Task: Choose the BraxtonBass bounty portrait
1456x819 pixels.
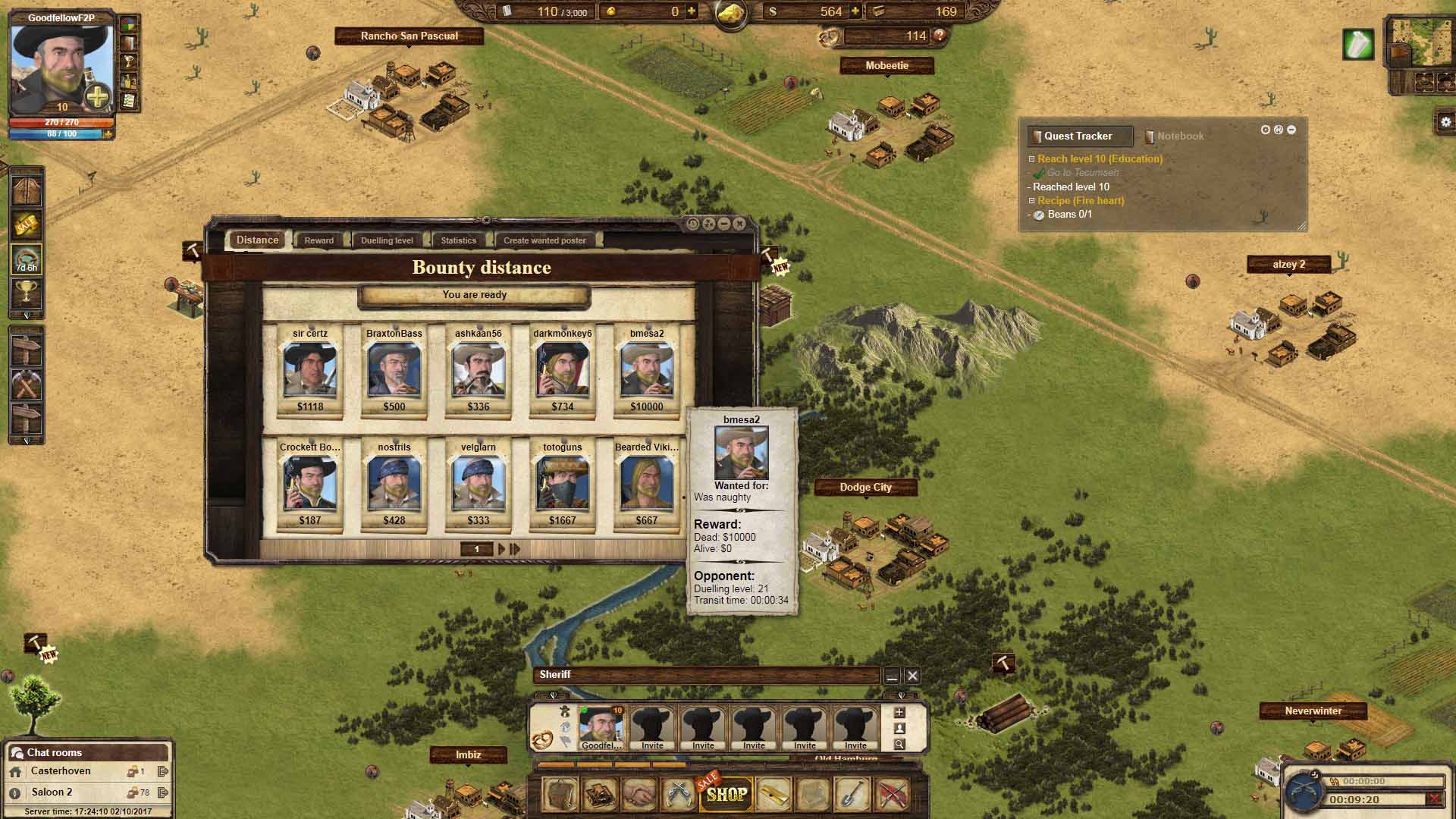Action: coord(394,371)
